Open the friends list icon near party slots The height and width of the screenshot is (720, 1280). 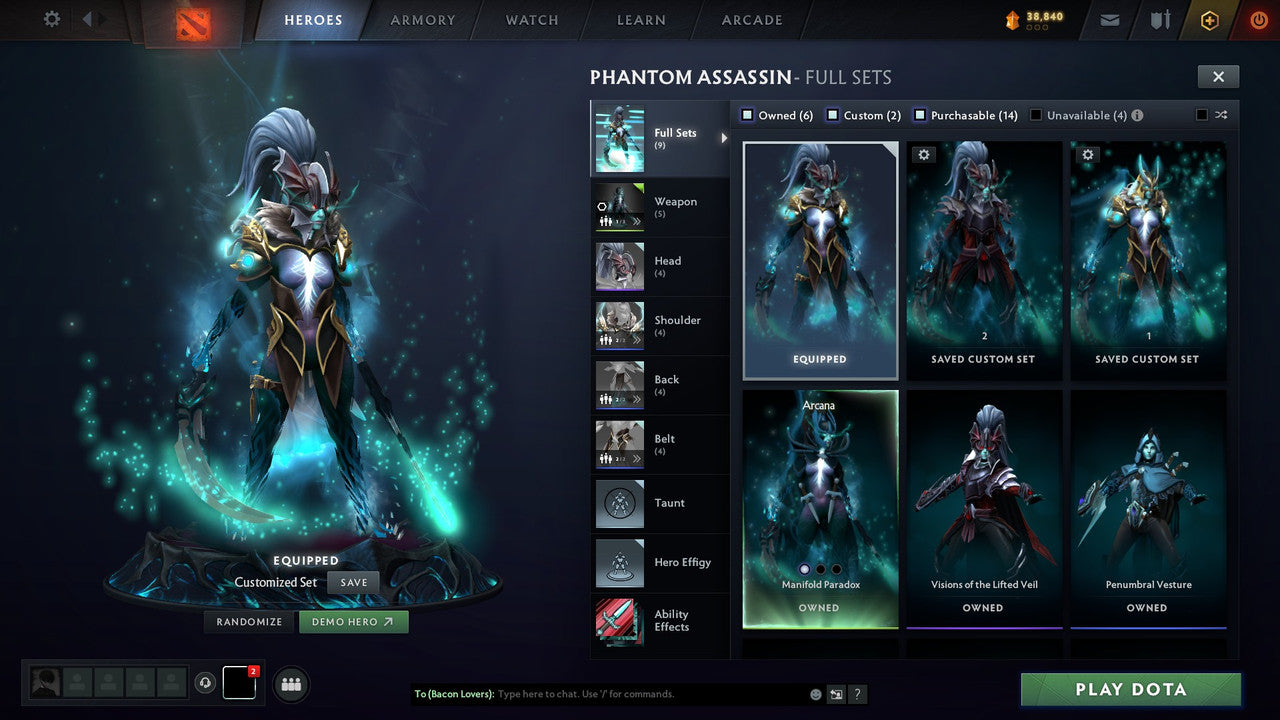290,684
